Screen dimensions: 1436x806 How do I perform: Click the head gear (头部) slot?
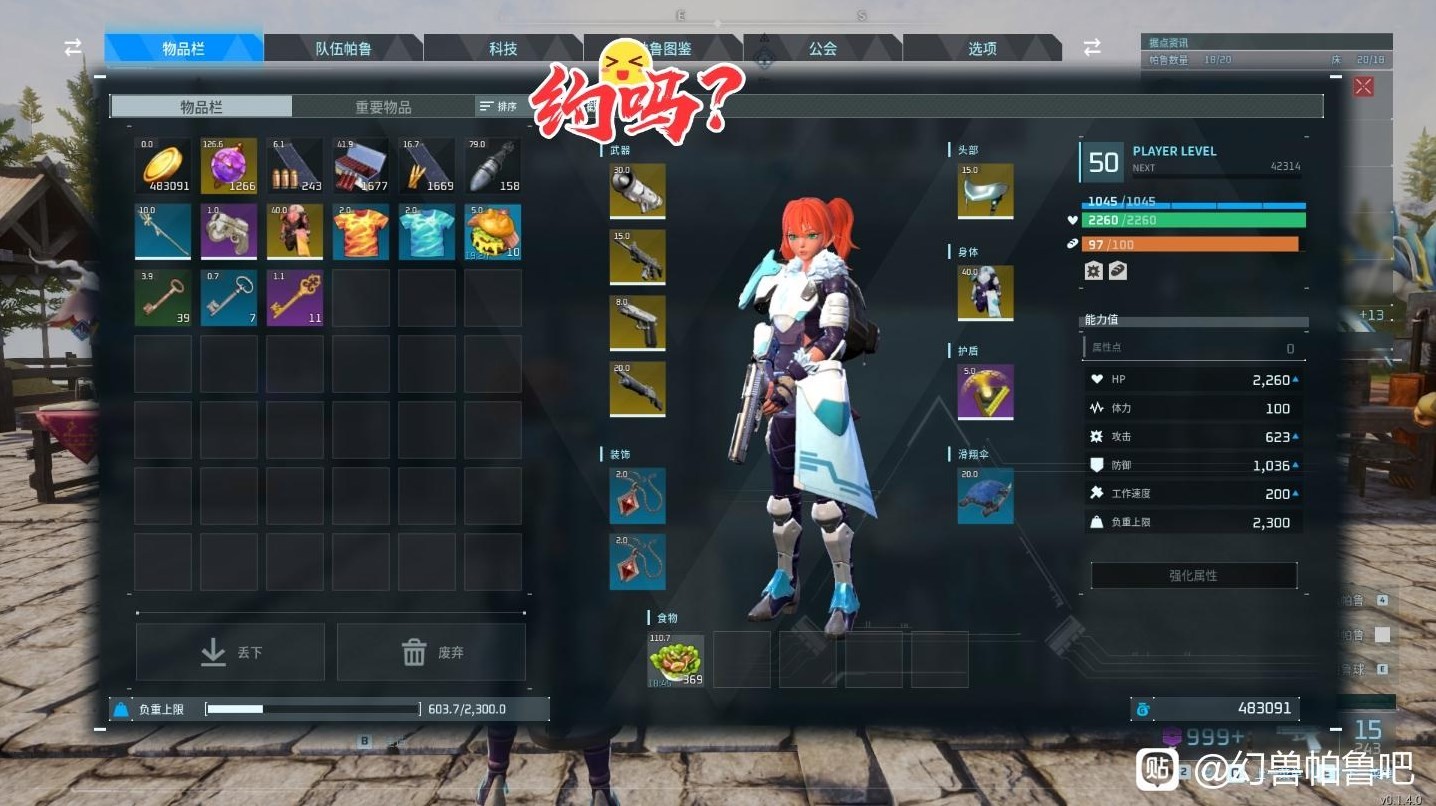tap(985, 191)
